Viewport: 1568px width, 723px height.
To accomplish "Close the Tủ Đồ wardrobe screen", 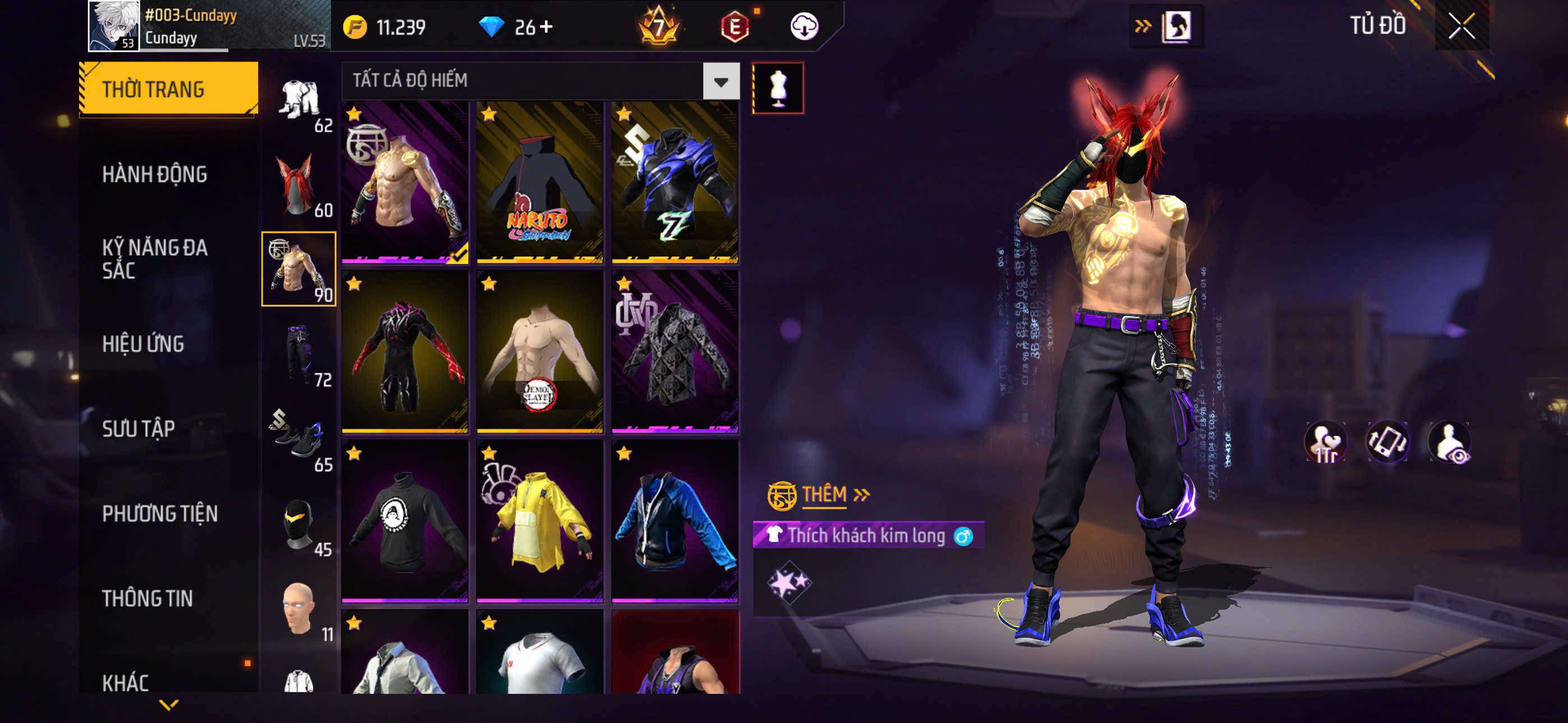I will 1461,26.
